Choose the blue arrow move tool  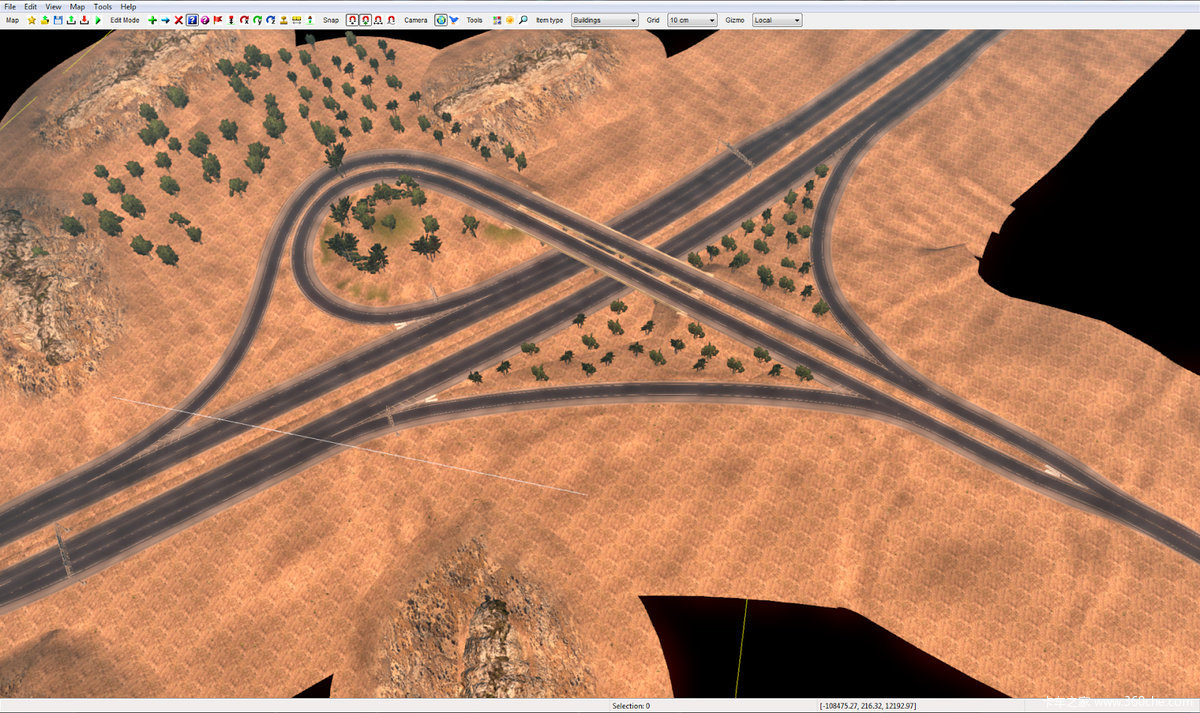point(166,20)
